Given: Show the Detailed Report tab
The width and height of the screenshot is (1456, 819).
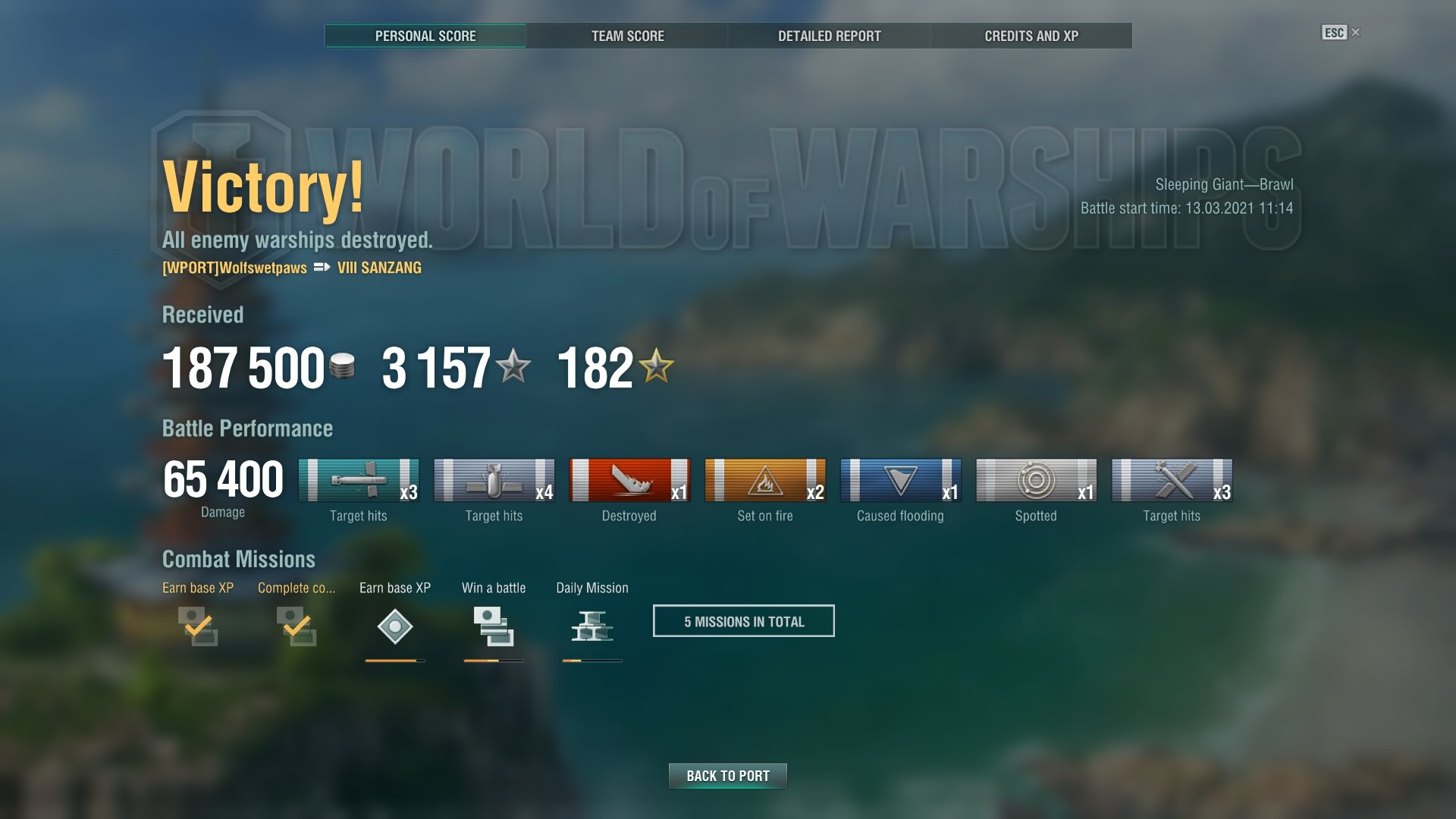Looking at the screenshot, I should coord(829,36).
